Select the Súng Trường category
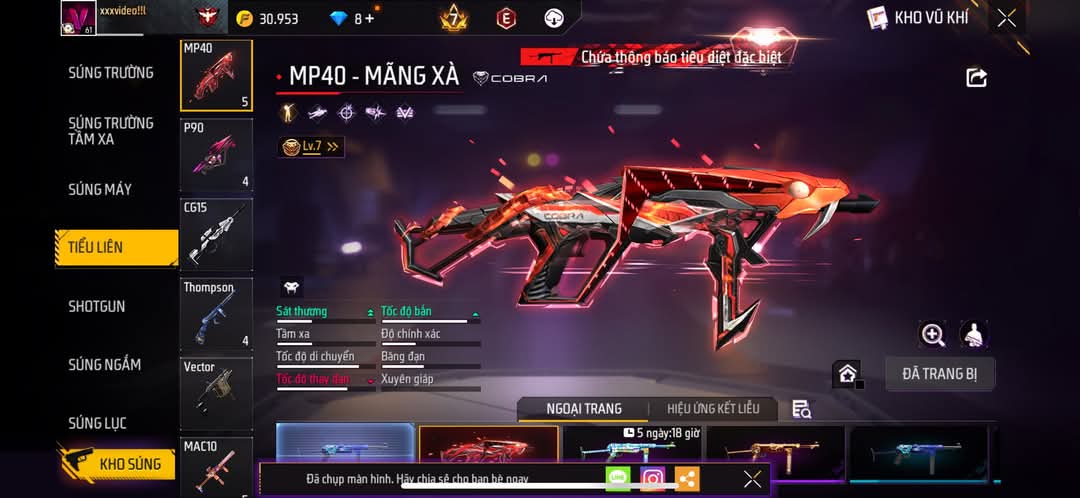The image size is (1080, 498). 111,73
